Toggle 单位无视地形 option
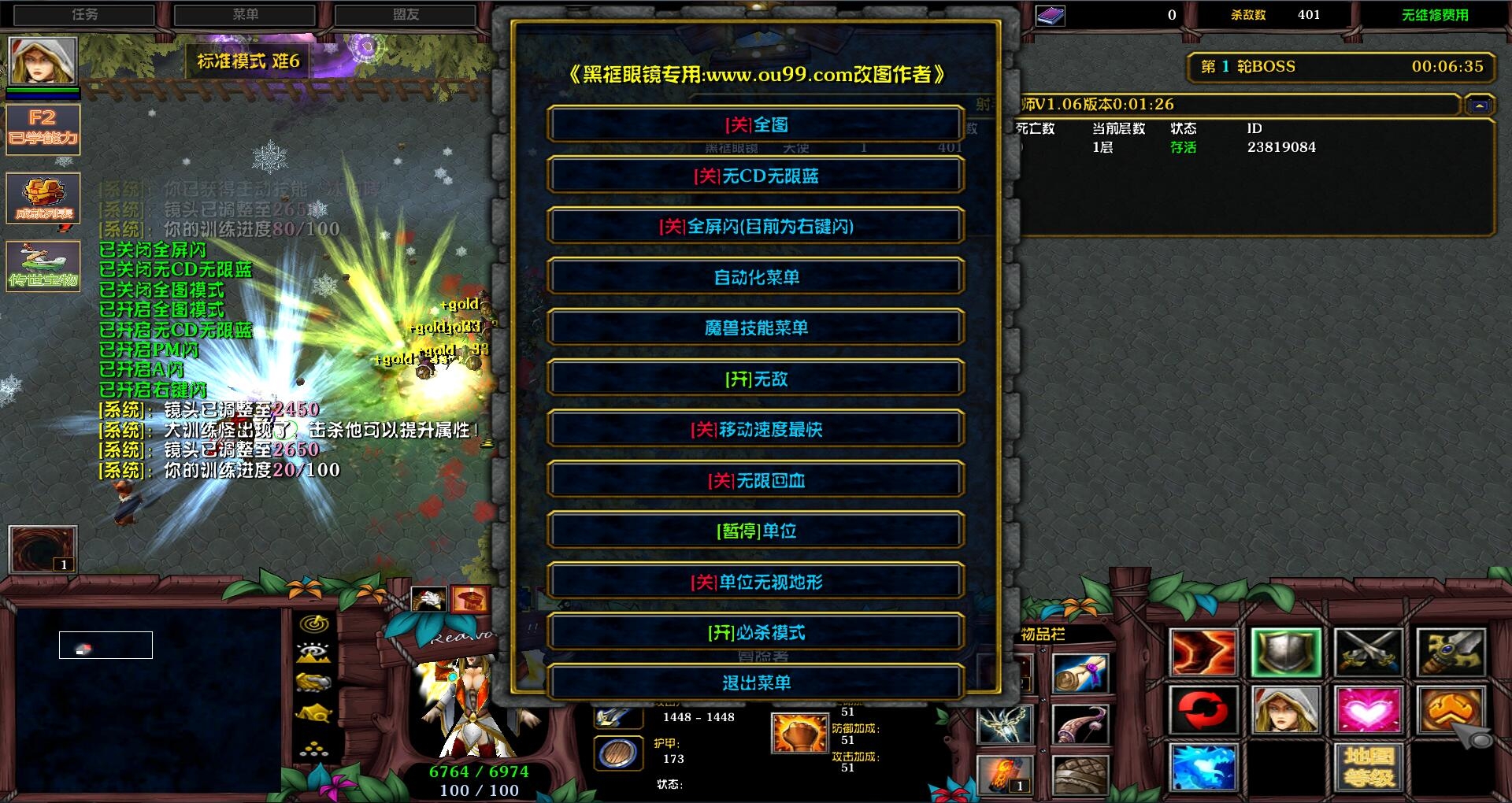The height and width of the screenshot is (803, 1512). [x=756, y=582]
